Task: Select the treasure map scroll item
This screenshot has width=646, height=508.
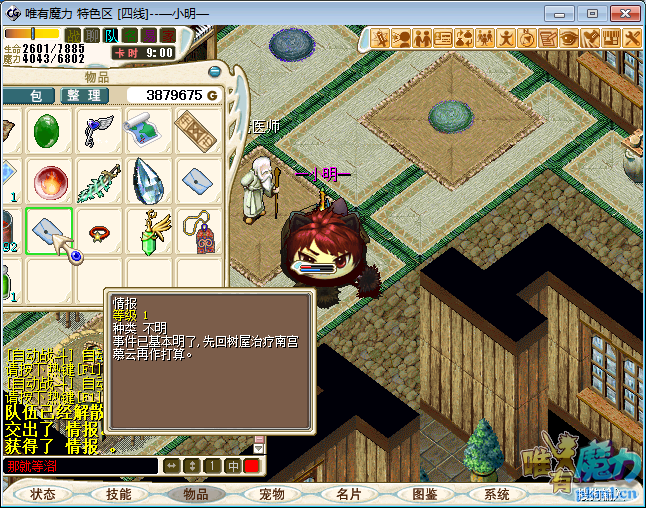Action: (x=147, y=130)
